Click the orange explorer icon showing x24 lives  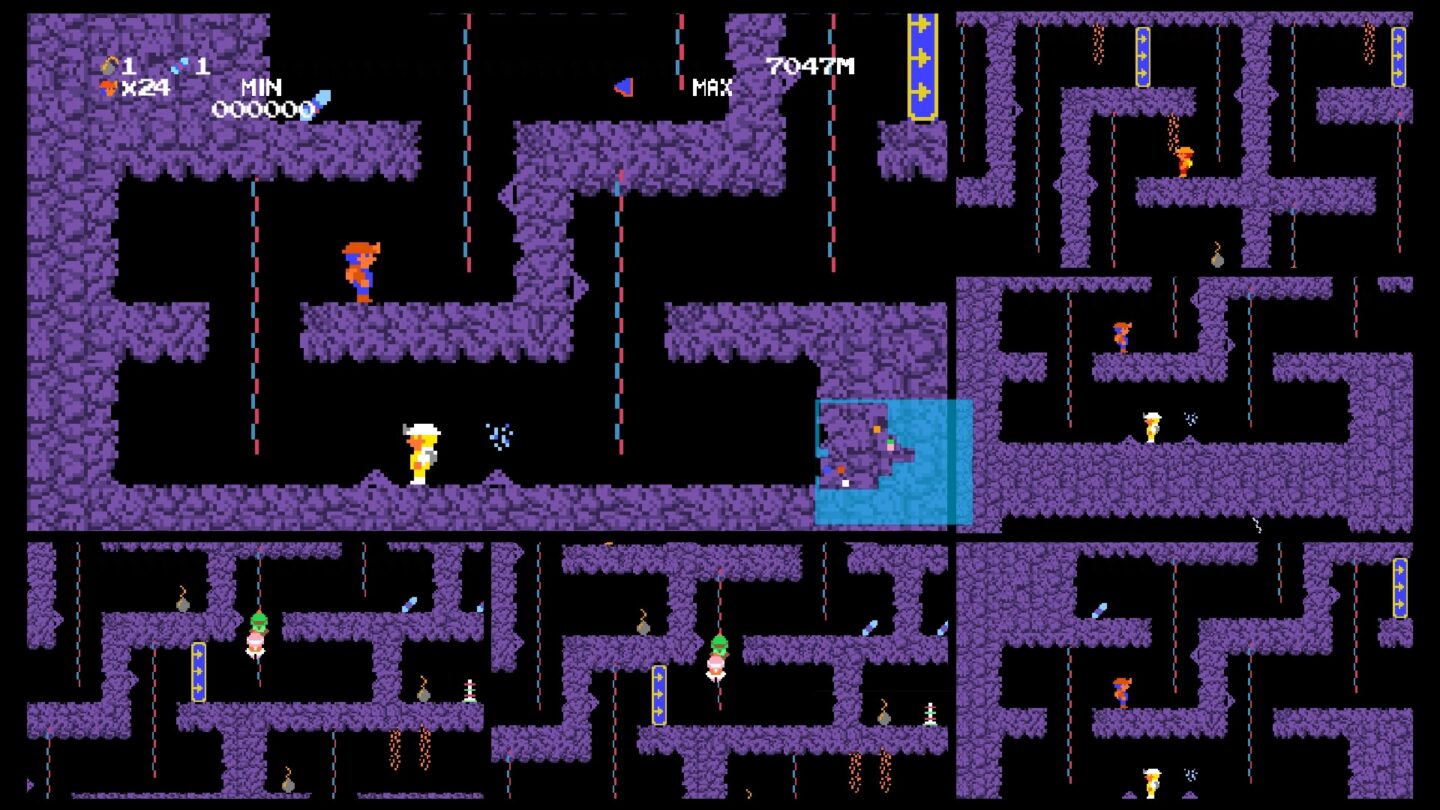[x=108, y=88]
